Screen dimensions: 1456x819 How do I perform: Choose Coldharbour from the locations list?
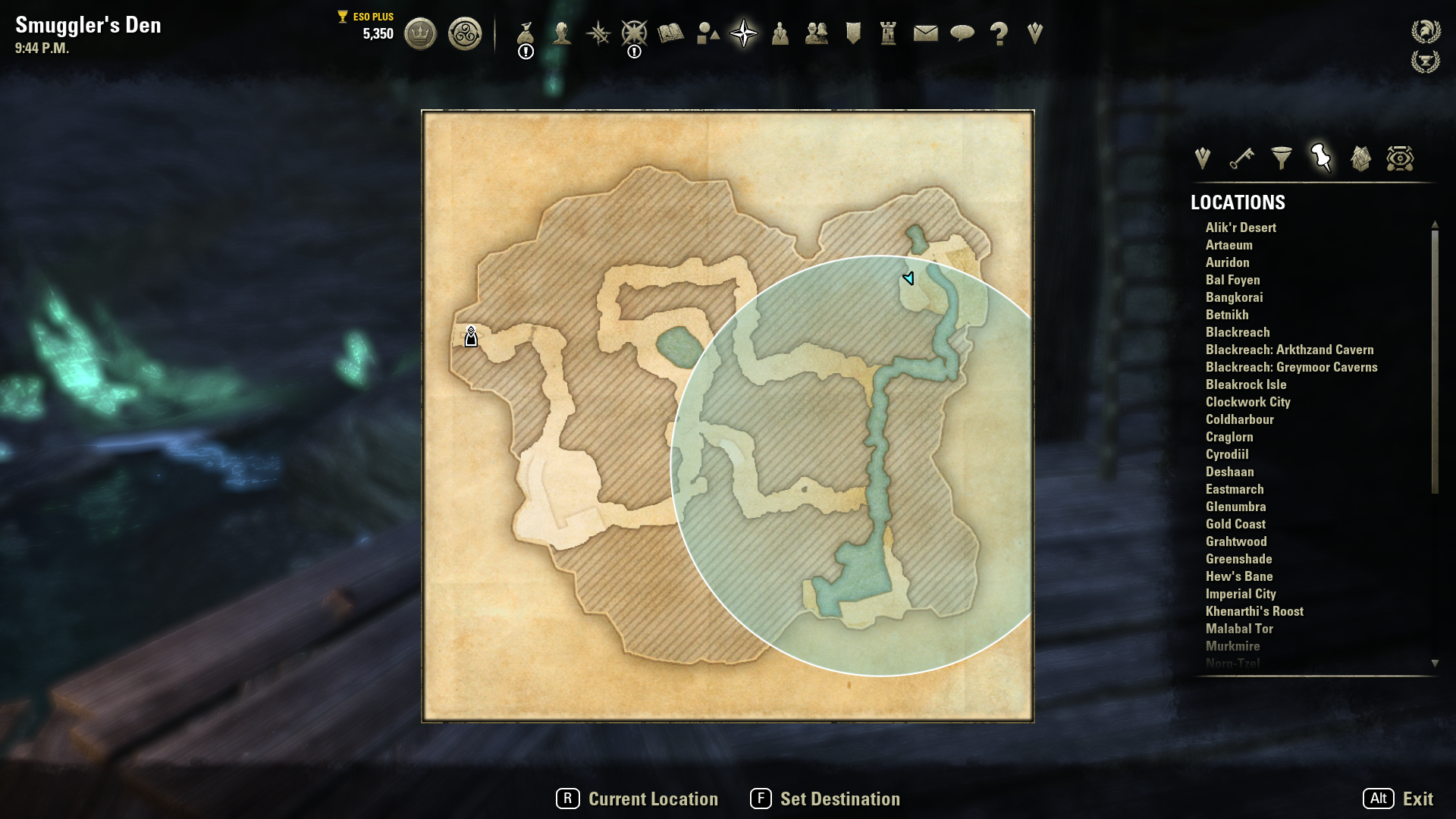[x=1239, y=419]
